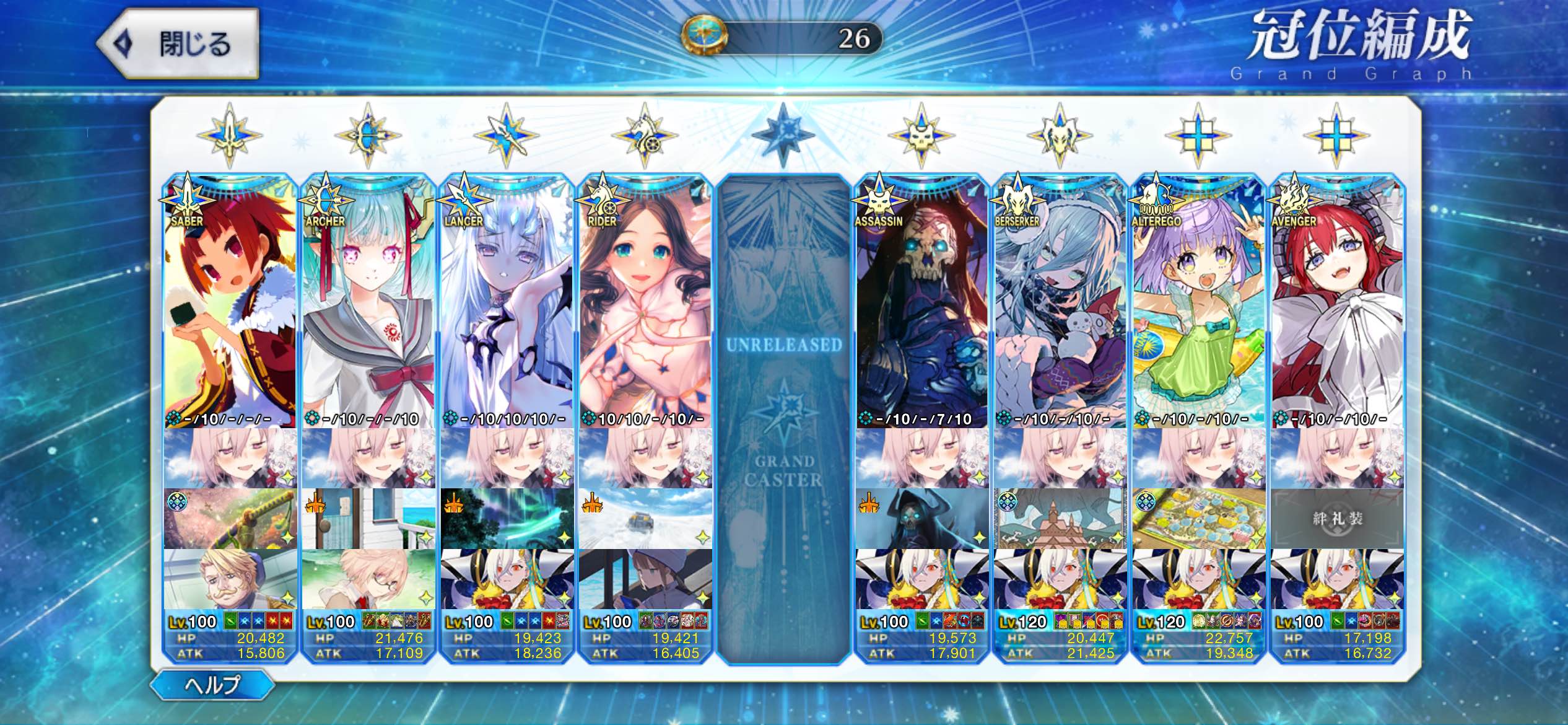1568x725 pixels.
Task: Select the aurora craft essence under Lancer
Action: click(x=507, y=518)
